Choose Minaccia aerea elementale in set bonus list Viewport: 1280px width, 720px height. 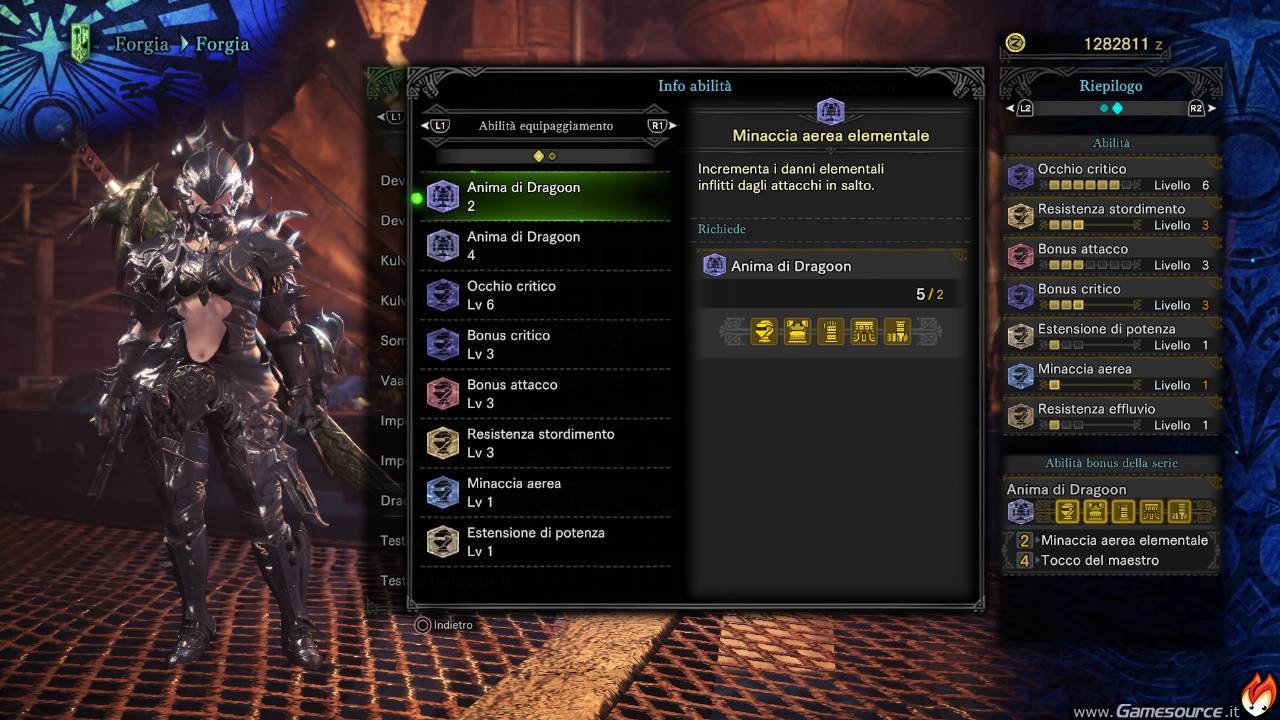click(x=1123, y=540)
